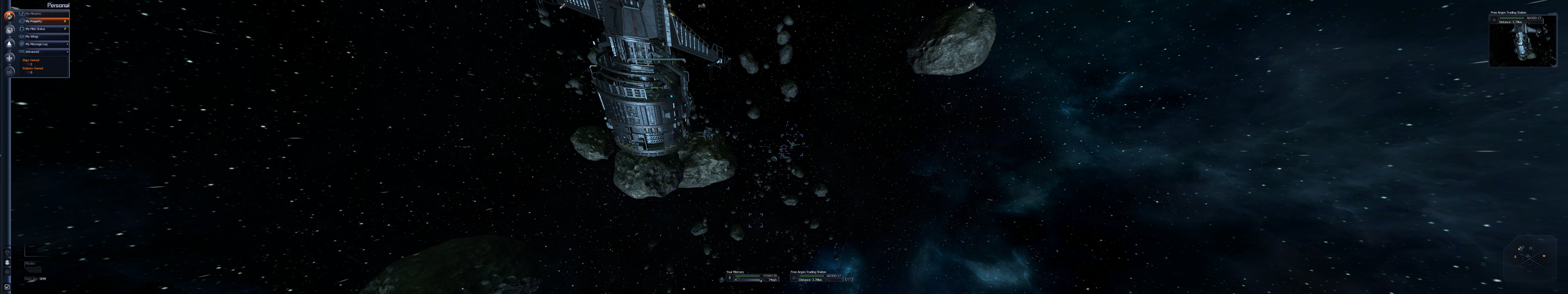Screen dimensions: 1568x294
Task: Select the eject-triangle sidebar icon
Action: coord(9,44)
